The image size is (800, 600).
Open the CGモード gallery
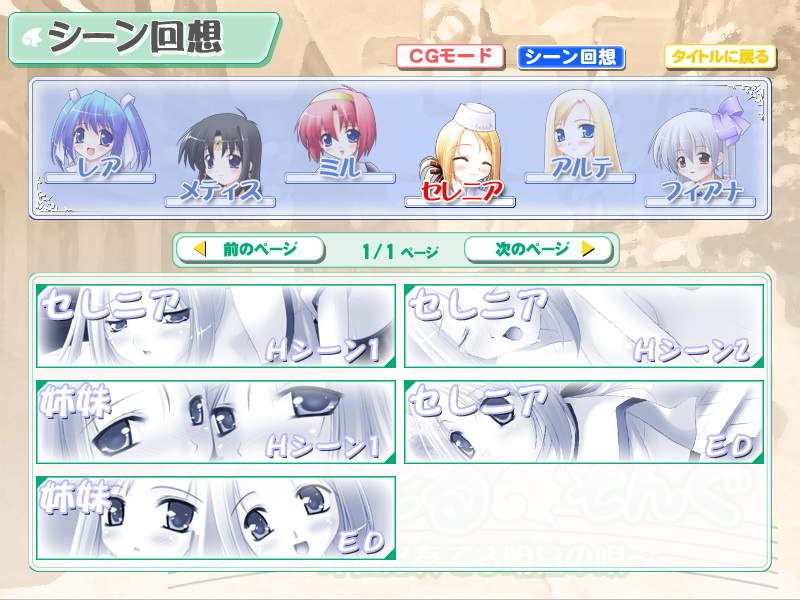click(449, 56)
